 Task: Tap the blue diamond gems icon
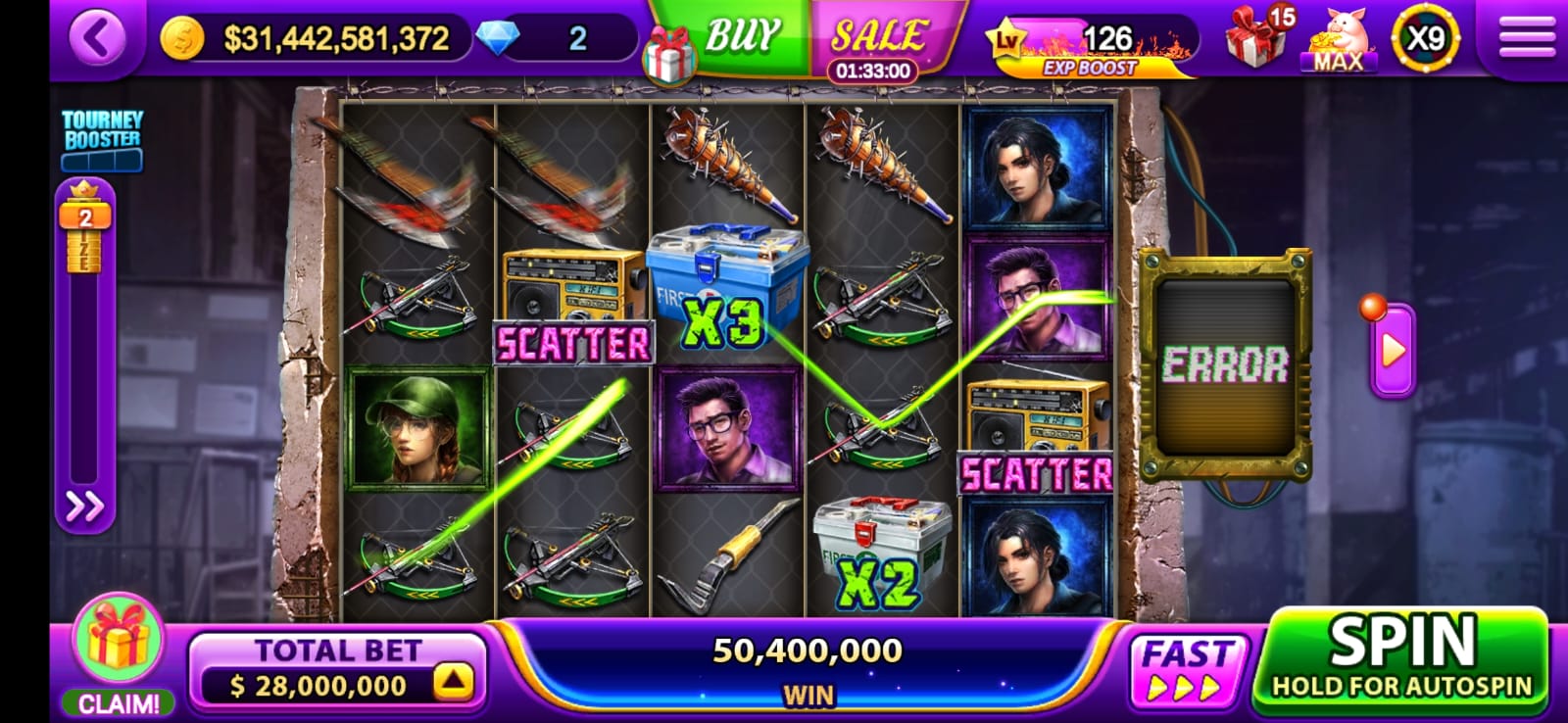click(498, 39)
